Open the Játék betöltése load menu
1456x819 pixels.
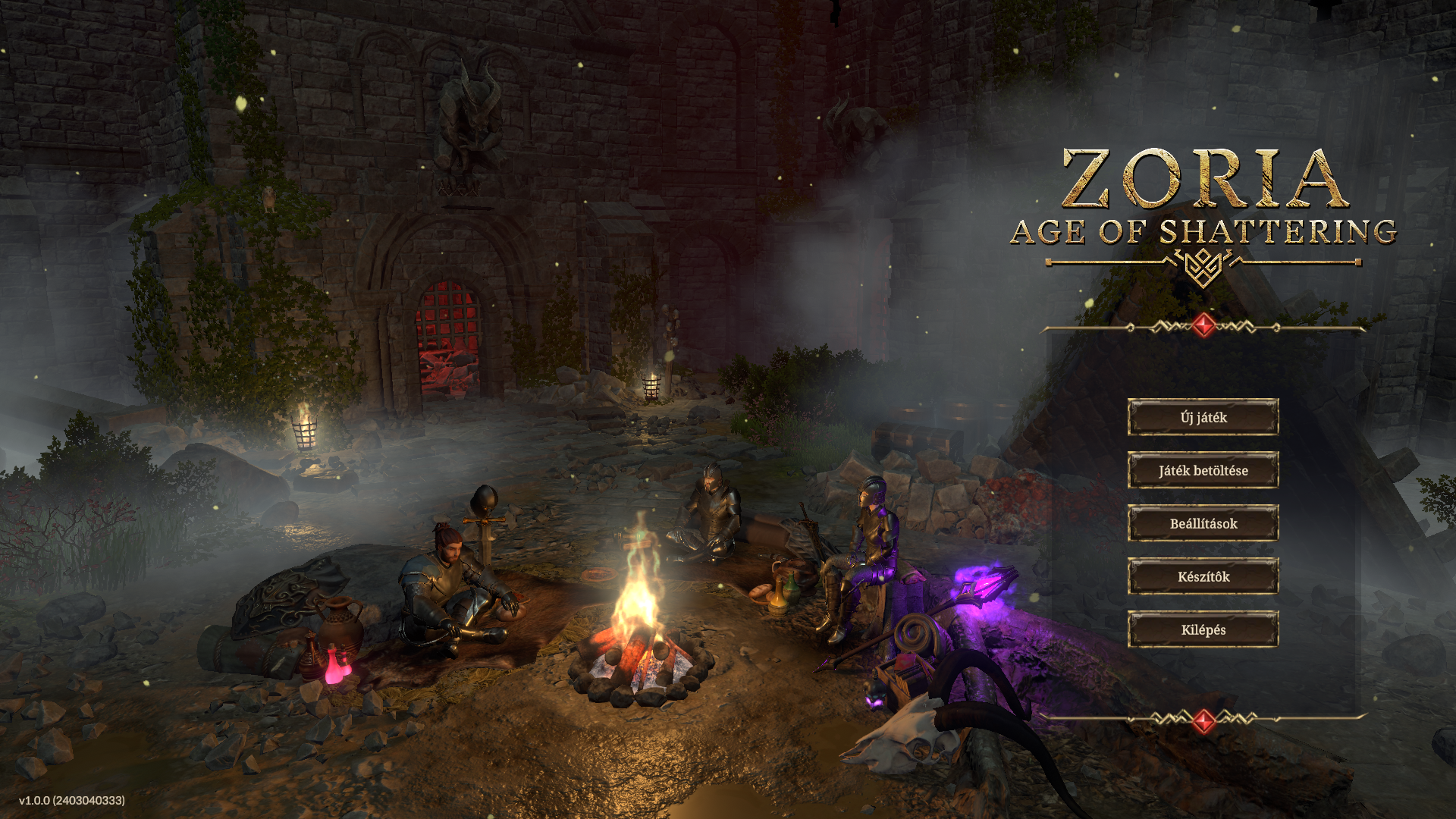tap(1203, 470)
